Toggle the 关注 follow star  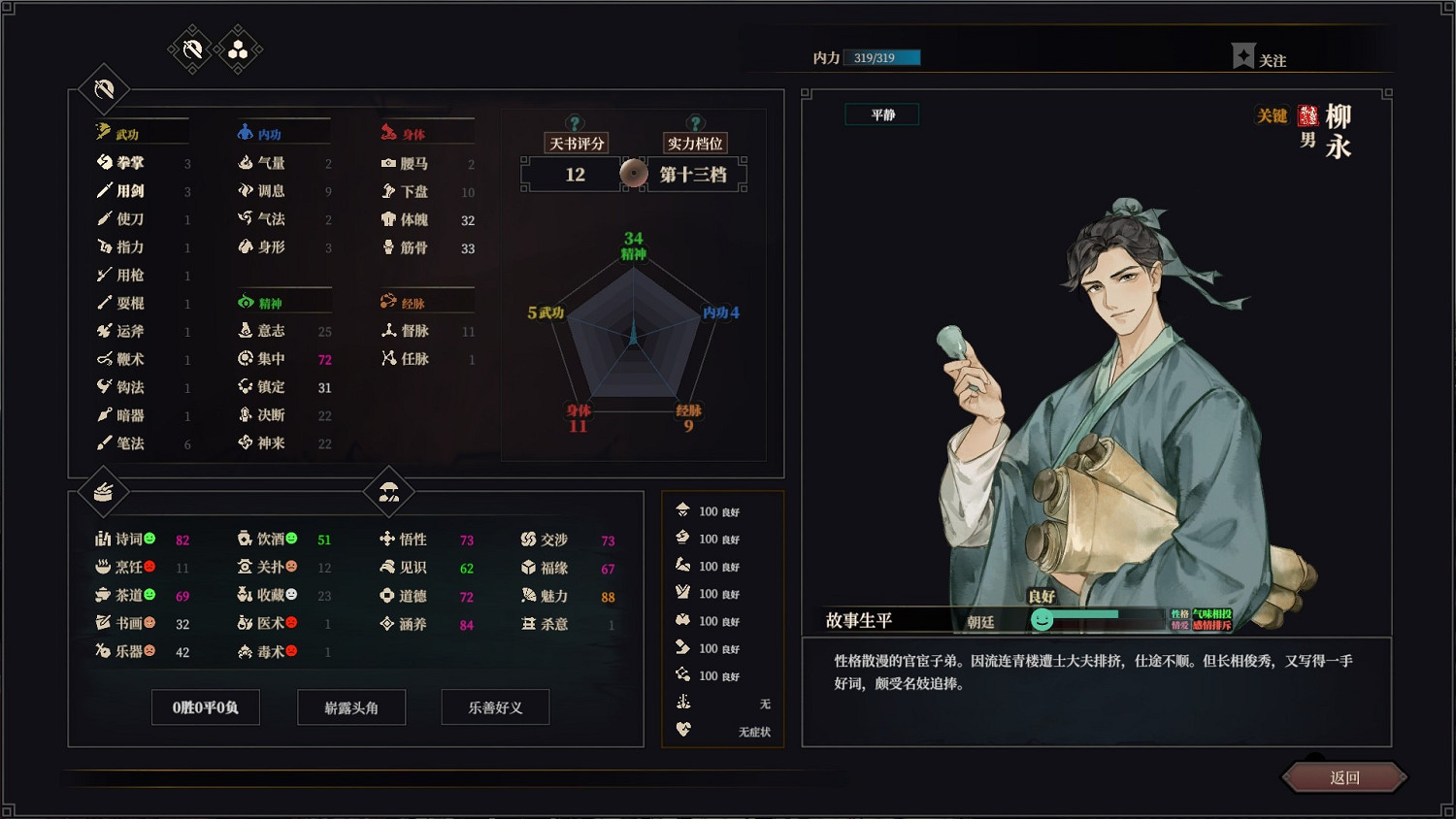click(1245, 55)
